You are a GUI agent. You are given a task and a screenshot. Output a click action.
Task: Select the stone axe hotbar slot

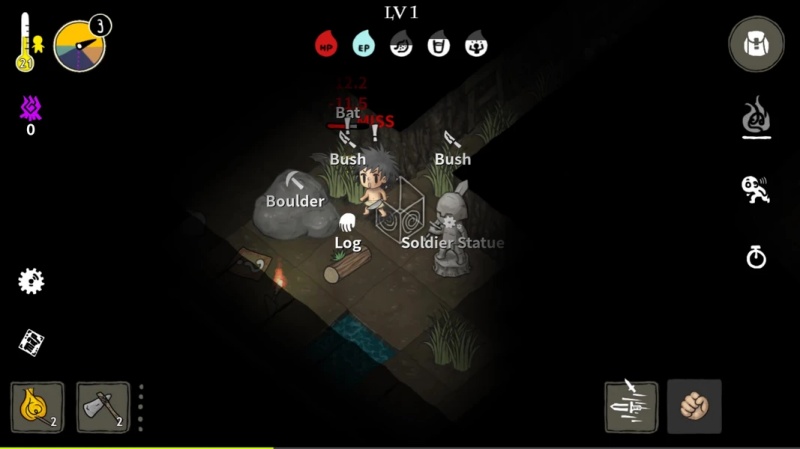(103, 407)
